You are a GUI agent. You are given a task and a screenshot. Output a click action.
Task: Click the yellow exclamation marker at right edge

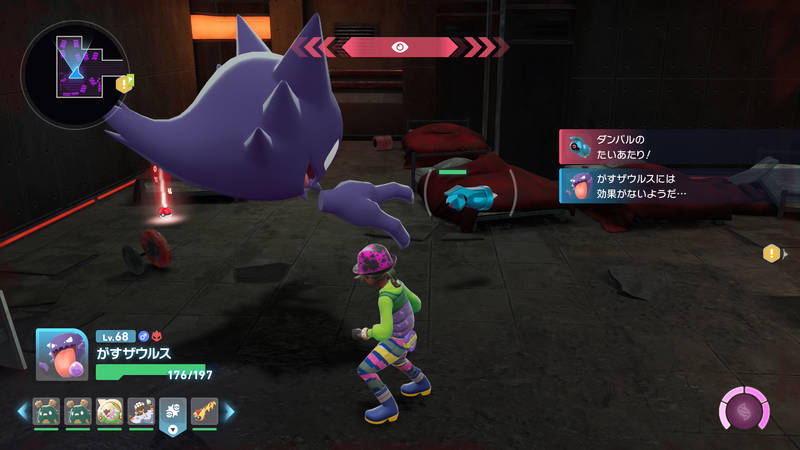[x=772, y=254]
